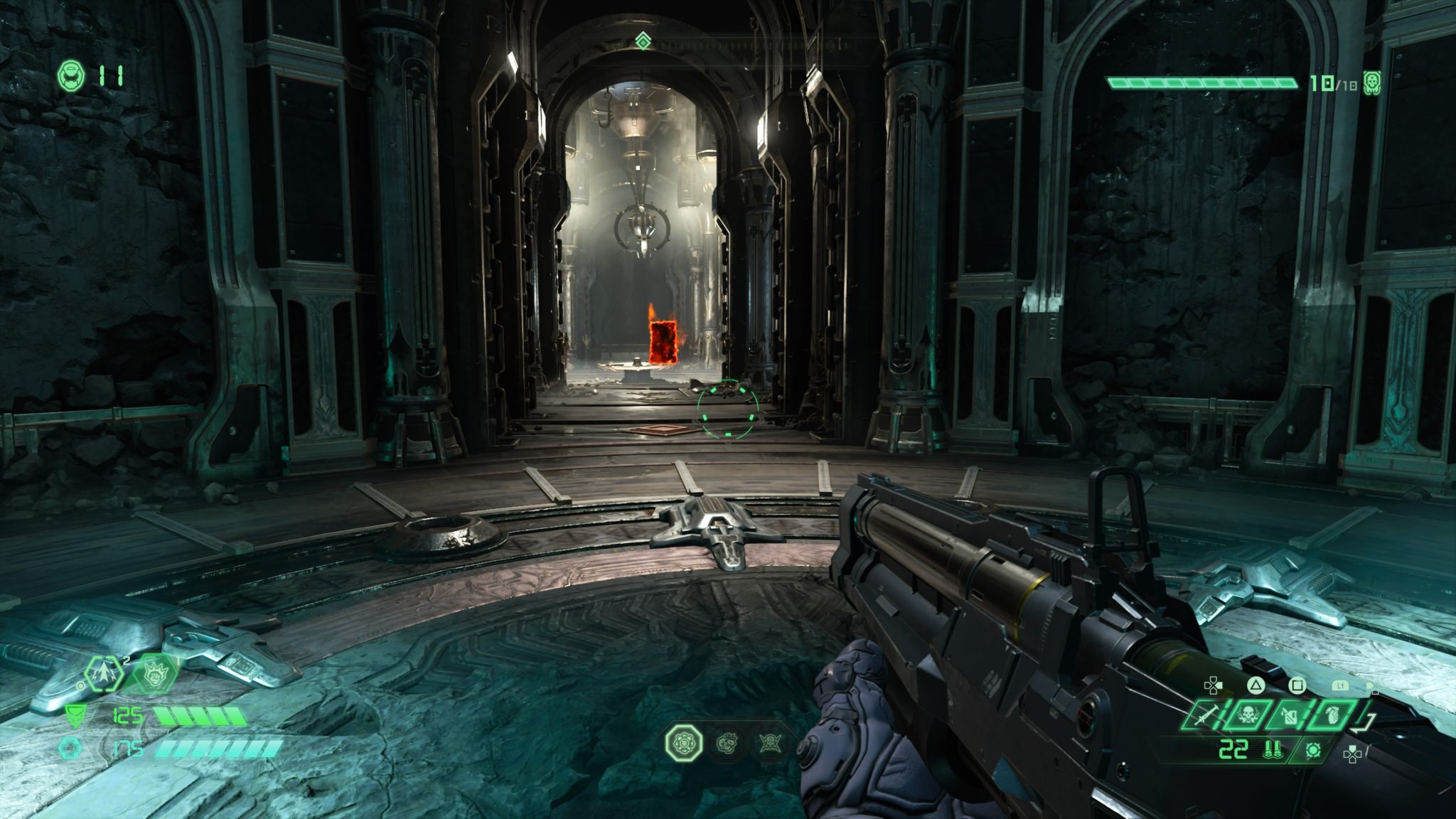Click the 10/10 ammo counter top-right

pyautogui.click(x=1334, y=83)
